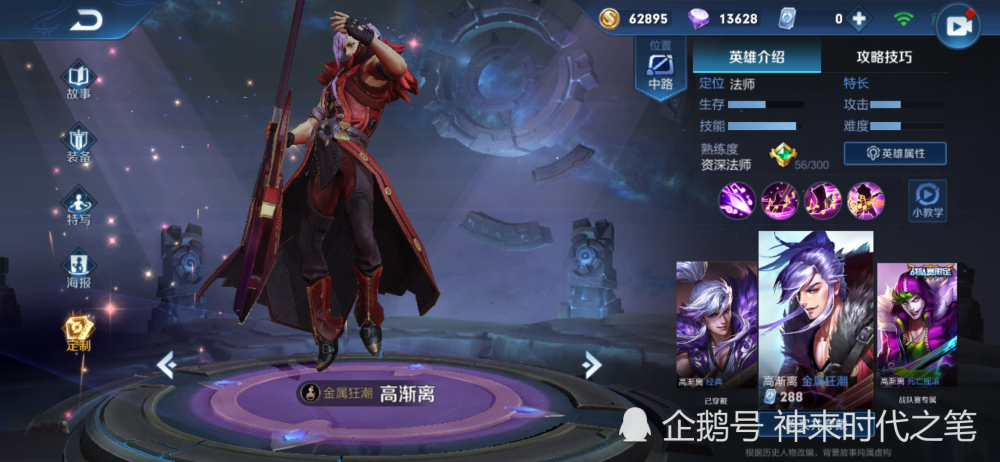
Task: Open the 英雄属性 hero attributes panel
Action: (x=895, y=153)
